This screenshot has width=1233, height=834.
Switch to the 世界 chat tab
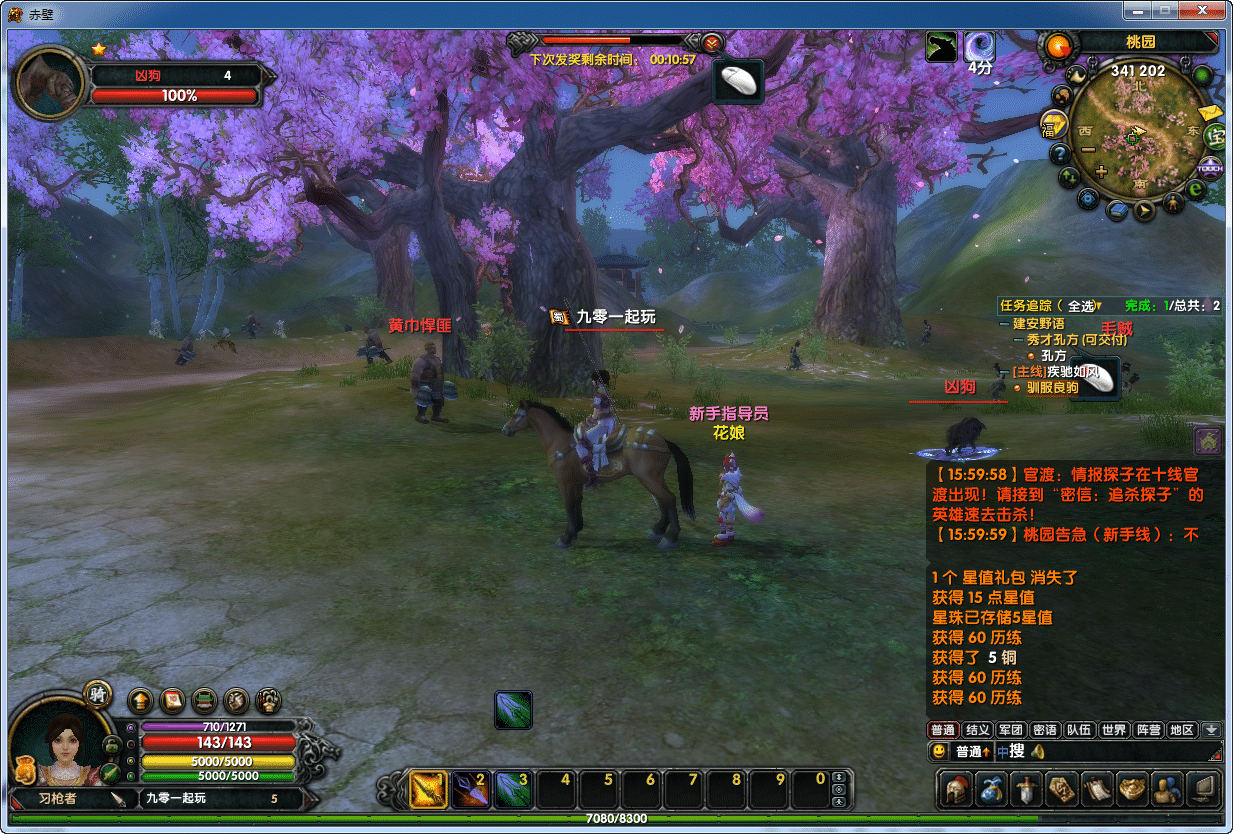1113,730
